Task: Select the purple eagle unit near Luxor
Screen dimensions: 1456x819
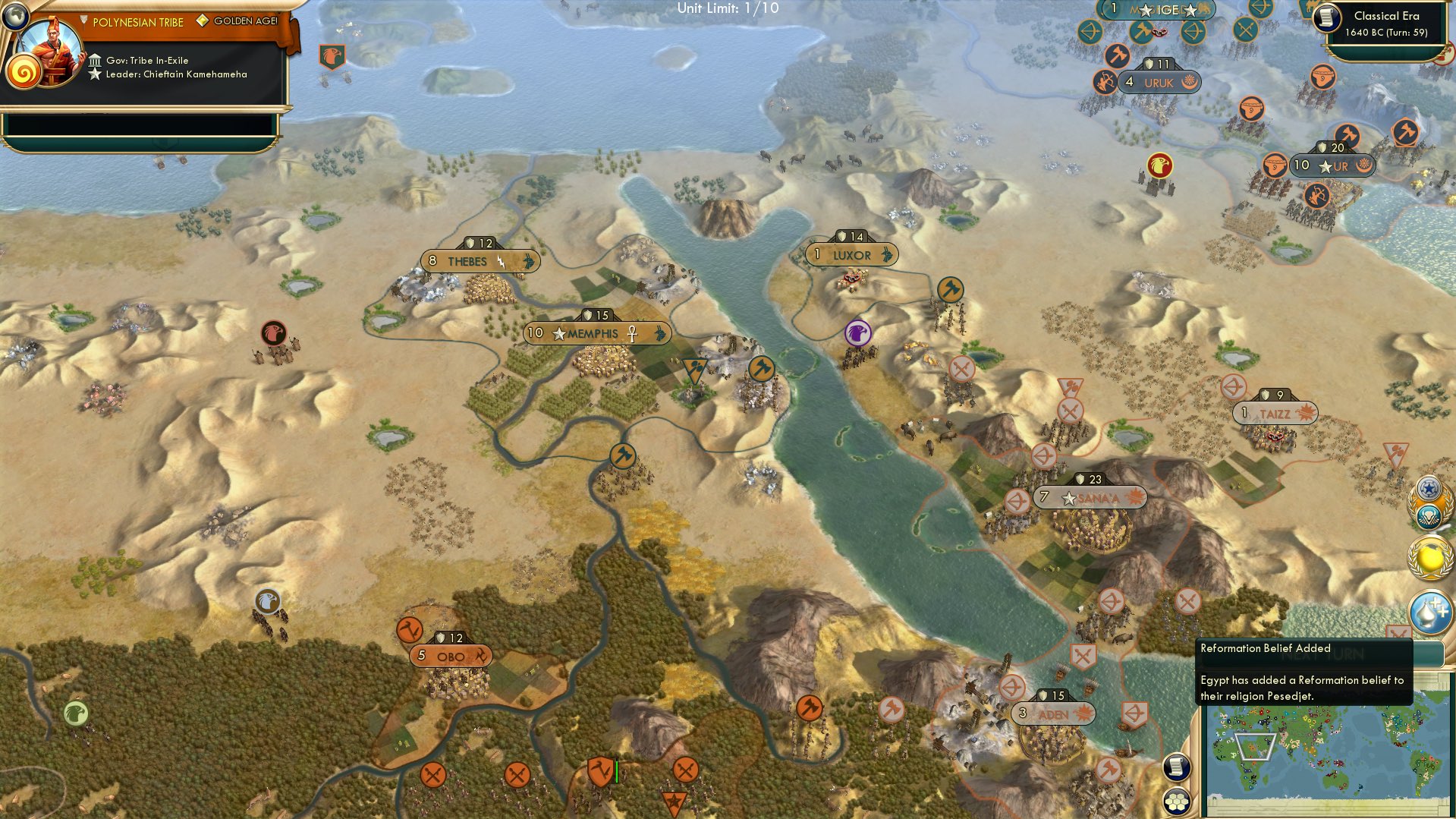Action: [857, 332]
